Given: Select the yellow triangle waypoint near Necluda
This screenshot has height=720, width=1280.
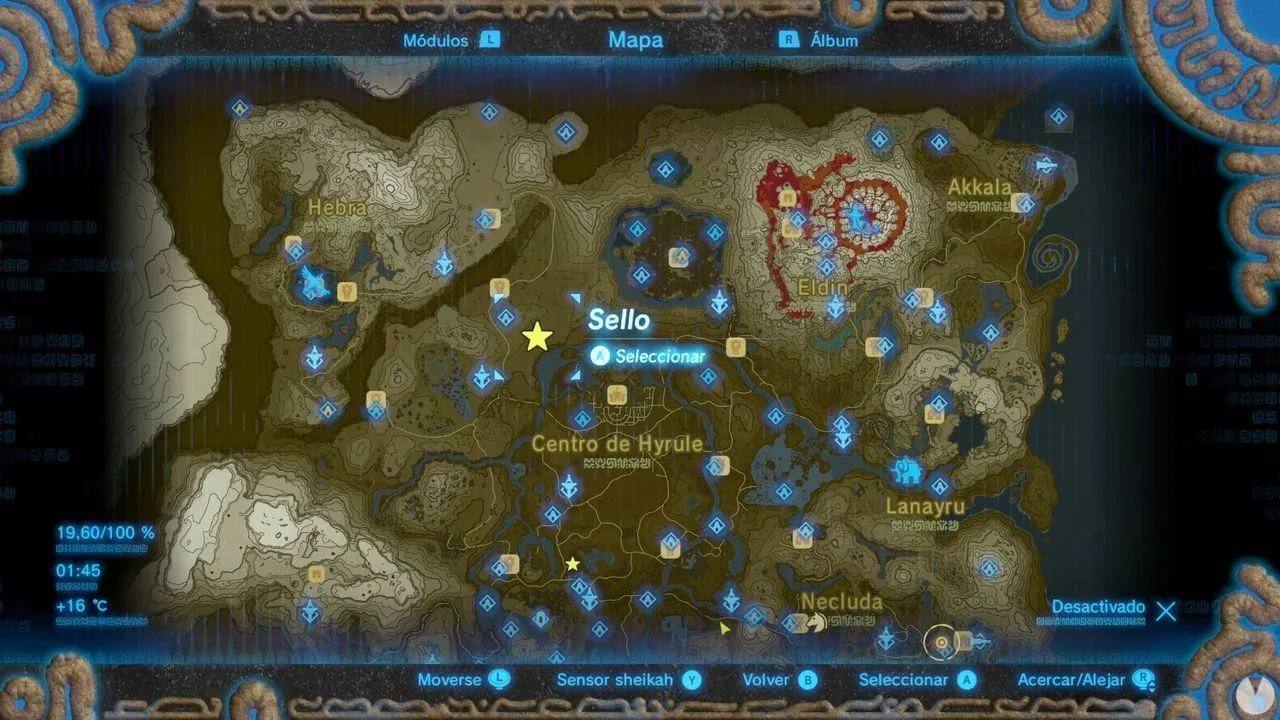Looking at the screenshot, I should (x=724, y=629).
